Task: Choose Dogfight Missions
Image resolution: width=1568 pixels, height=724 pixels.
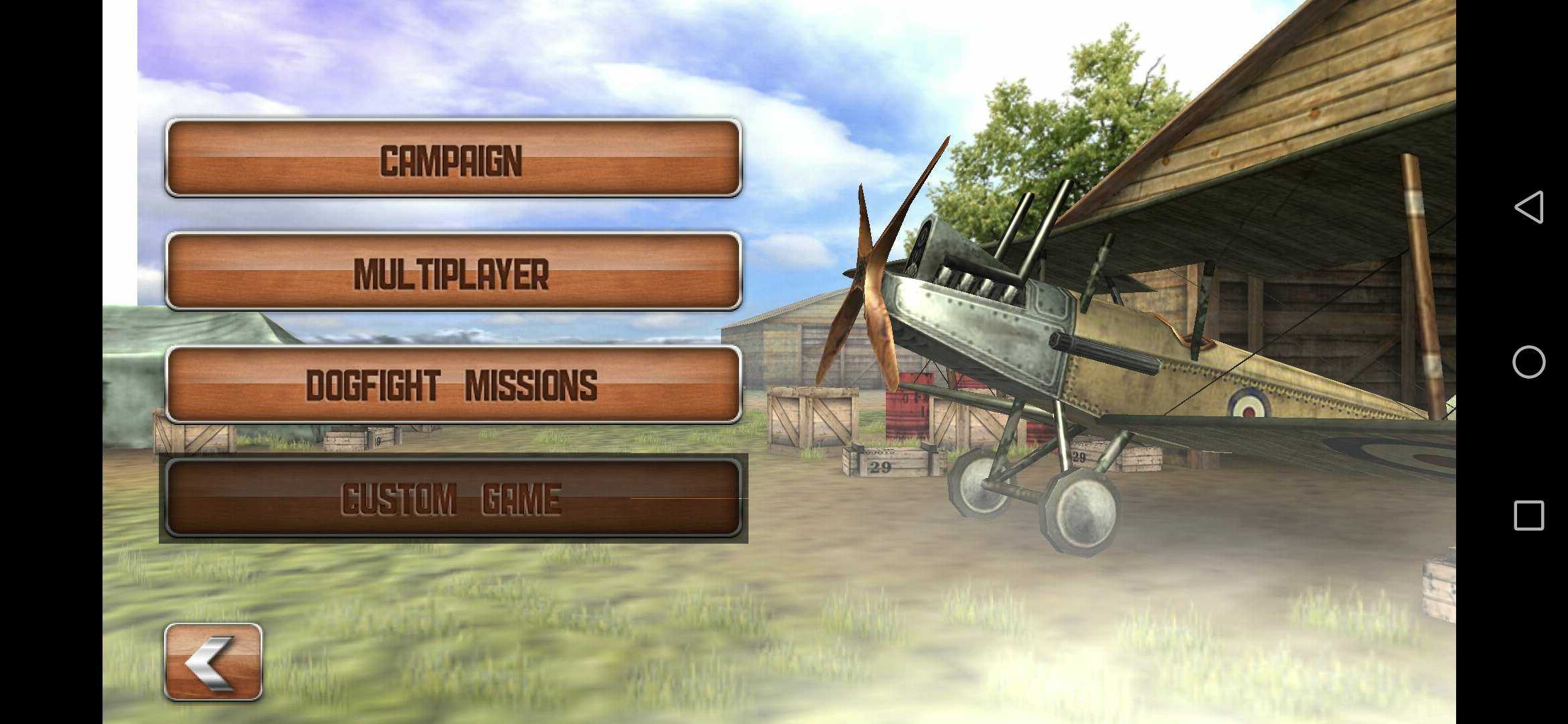Action: 453,385
